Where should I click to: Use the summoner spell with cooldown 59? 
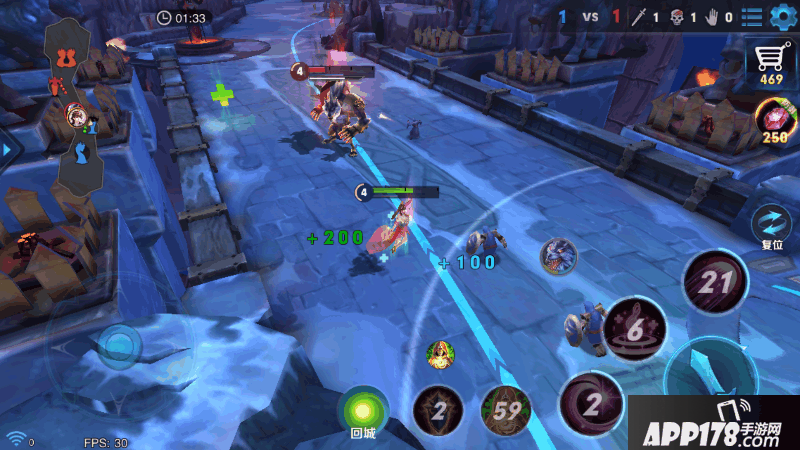(505, 410)
